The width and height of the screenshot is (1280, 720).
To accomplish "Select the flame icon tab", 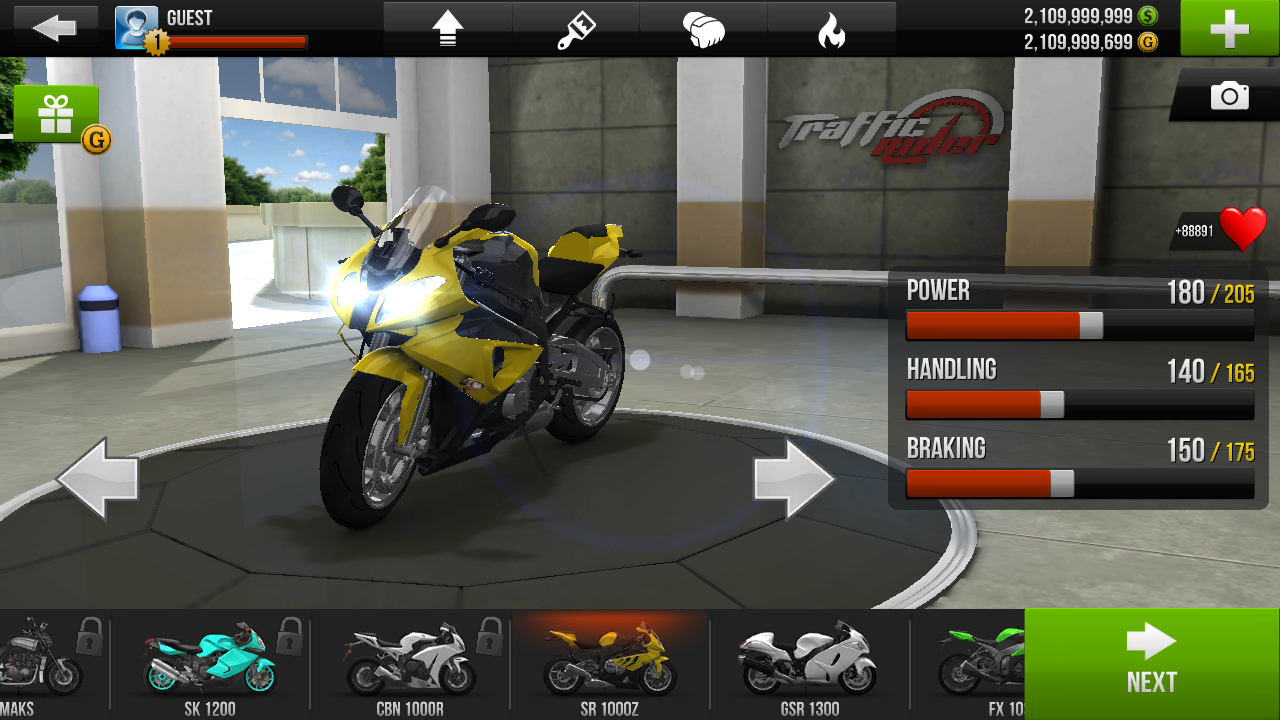I will (x=831, y=30).
